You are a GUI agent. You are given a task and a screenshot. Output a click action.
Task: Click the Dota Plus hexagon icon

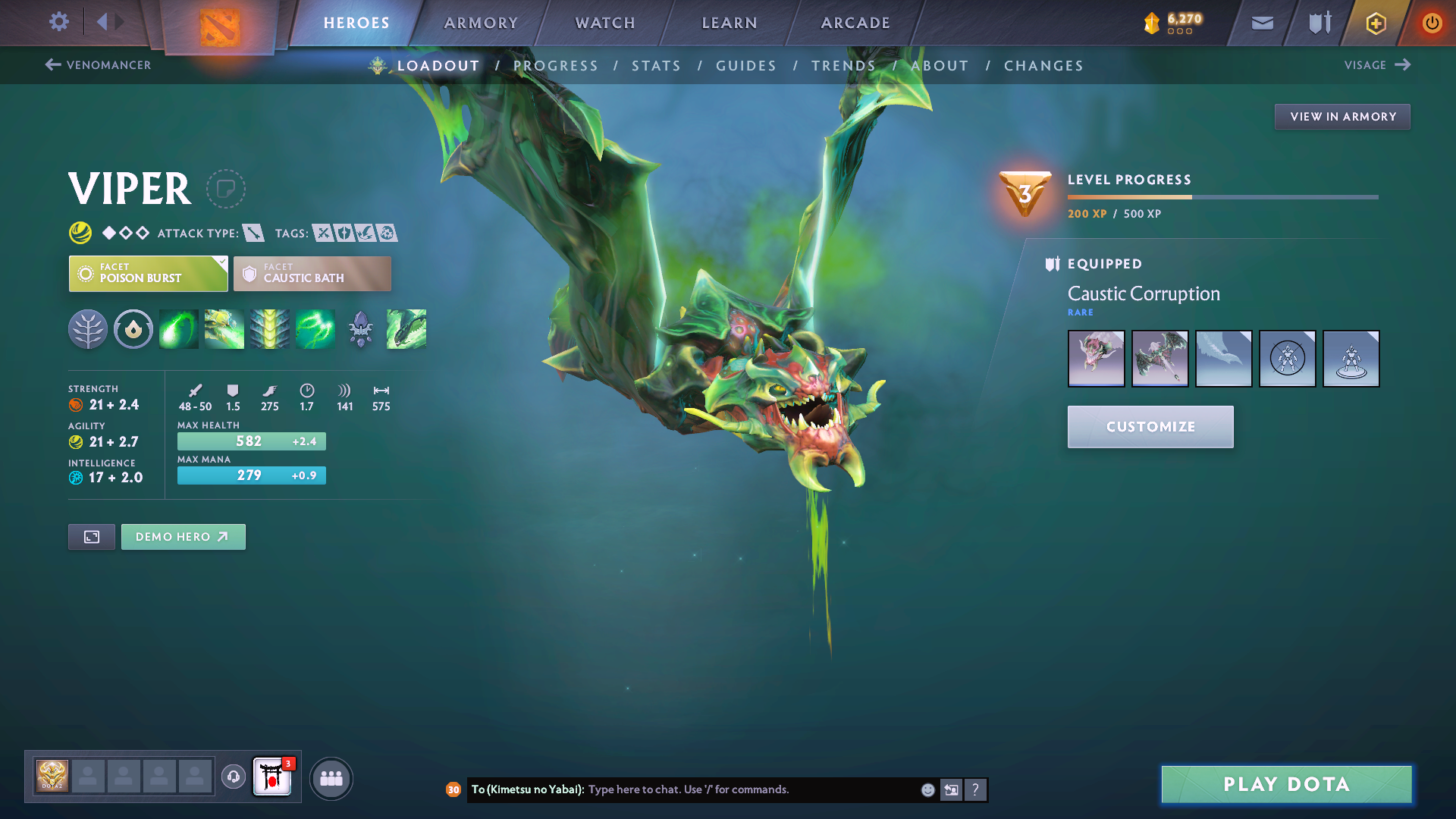click(1375, 23)
